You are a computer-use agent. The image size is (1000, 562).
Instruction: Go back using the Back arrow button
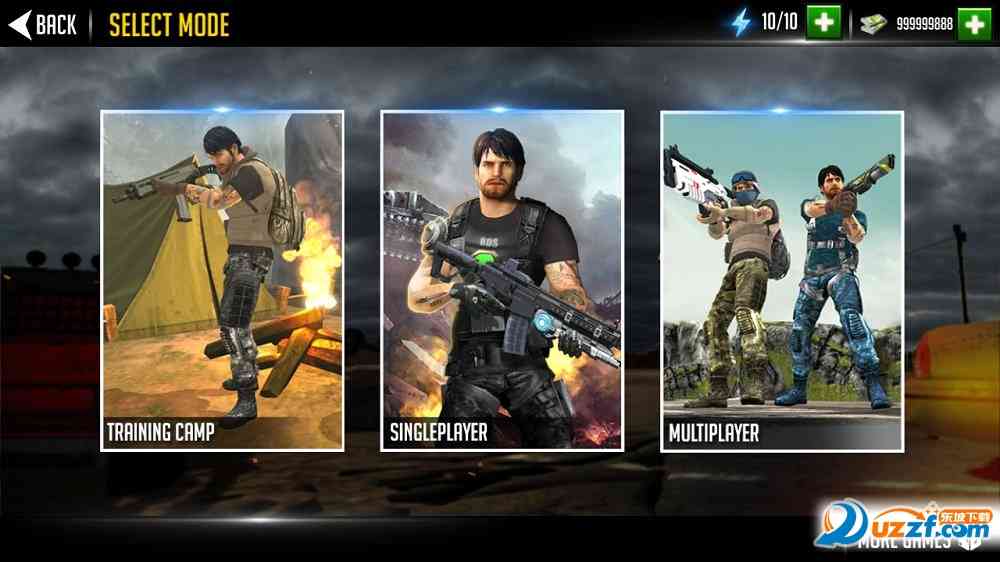[x=43, y=24]
